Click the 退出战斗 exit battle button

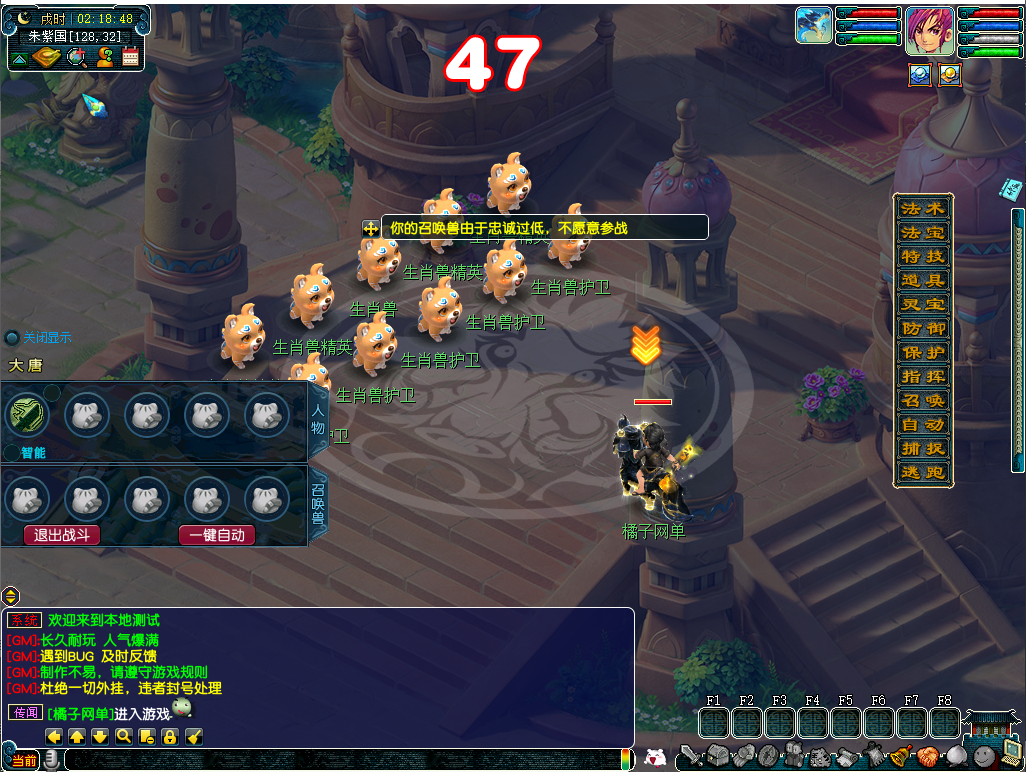[62, 535]
